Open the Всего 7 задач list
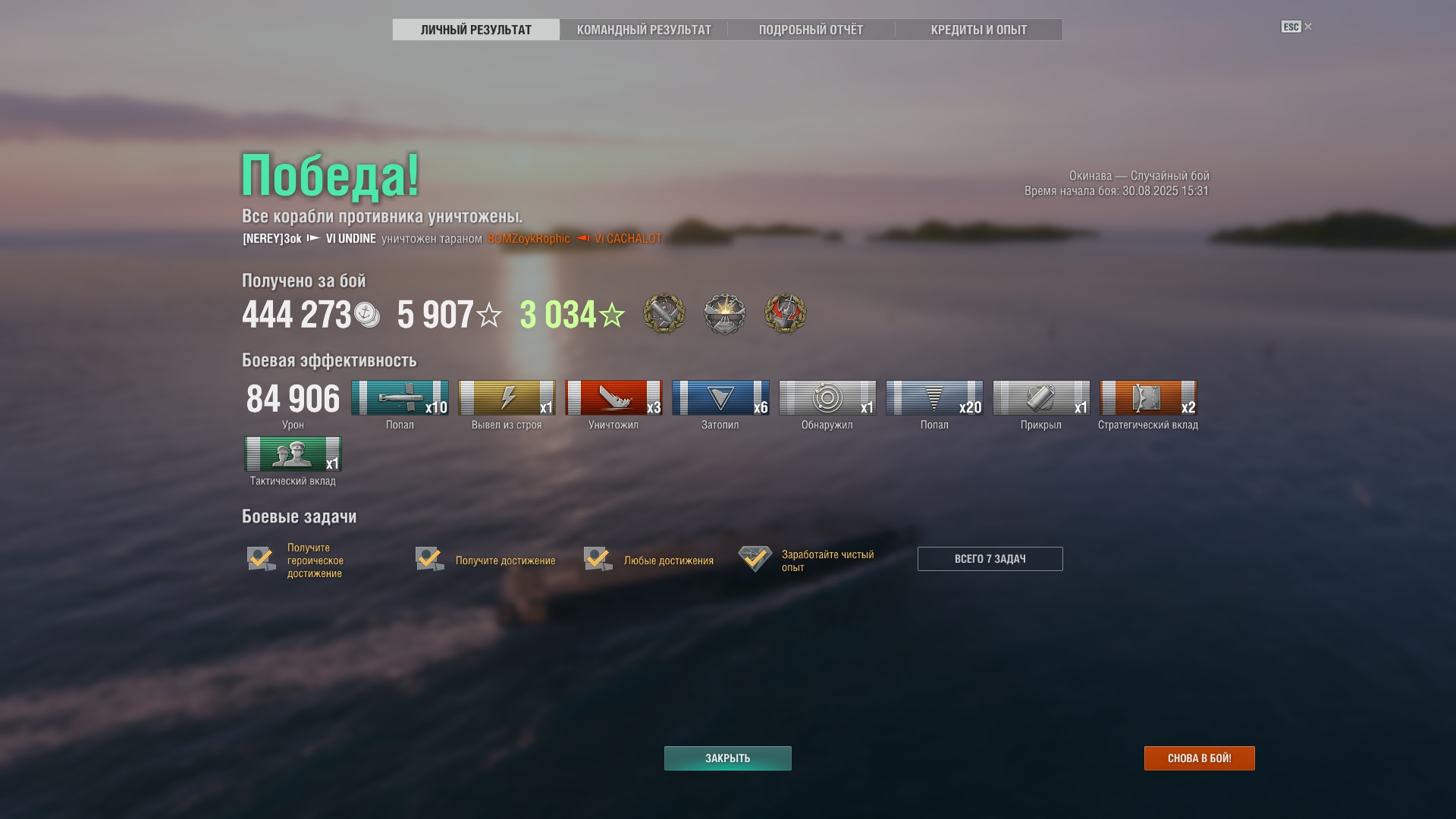The image size is (1456, 819). coord(990,559)
